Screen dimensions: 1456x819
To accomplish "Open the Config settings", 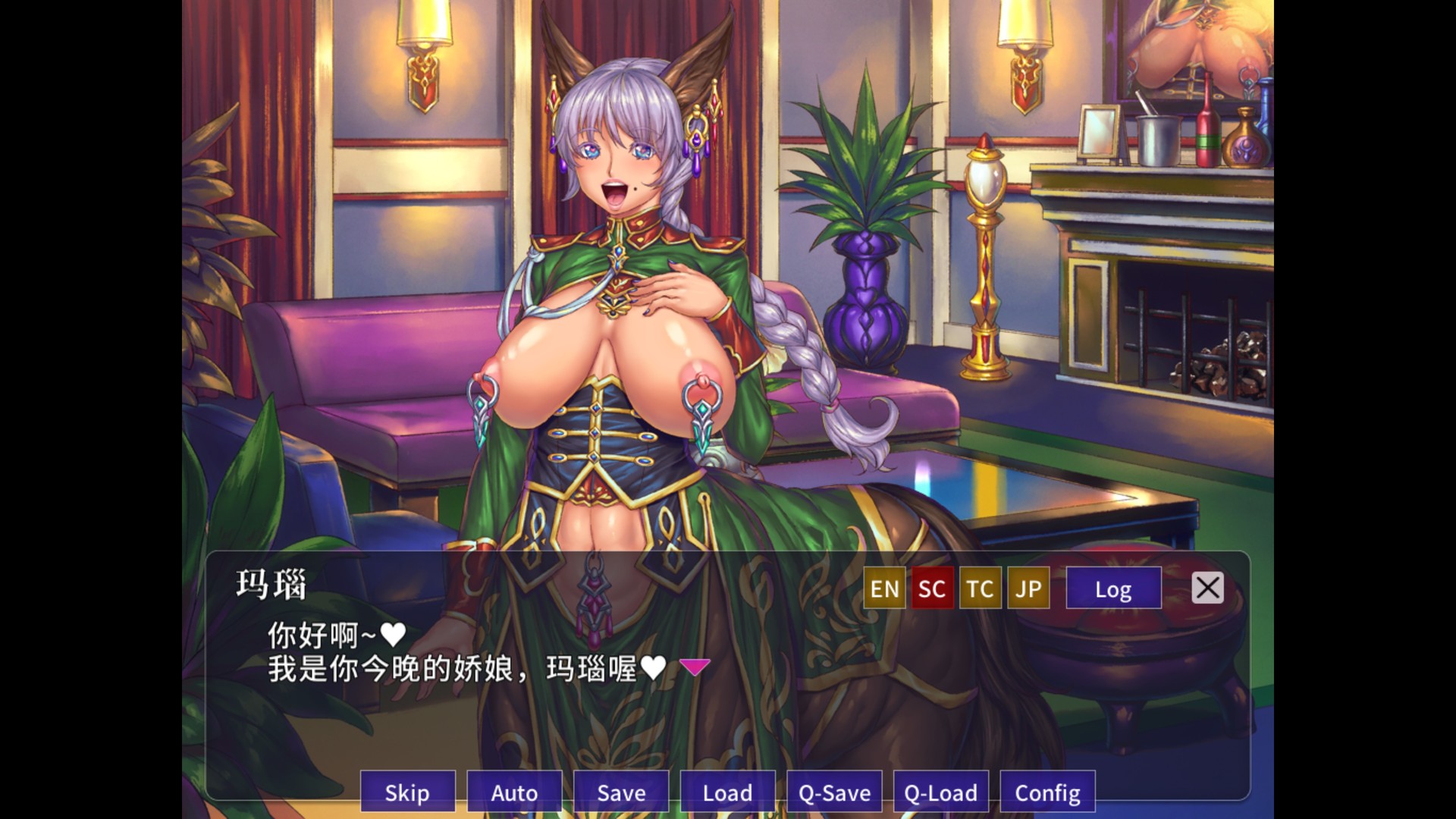I will click(1047, 792).
